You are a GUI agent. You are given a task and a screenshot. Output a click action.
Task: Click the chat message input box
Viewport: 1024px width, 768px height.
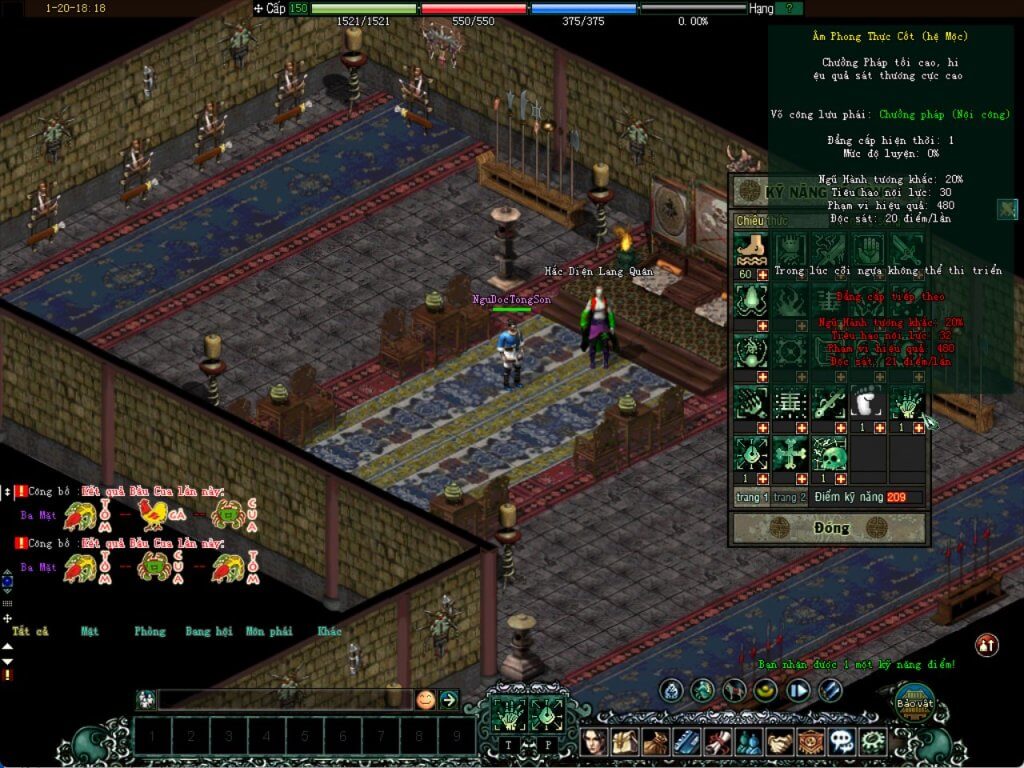click(x=284, y=700)
